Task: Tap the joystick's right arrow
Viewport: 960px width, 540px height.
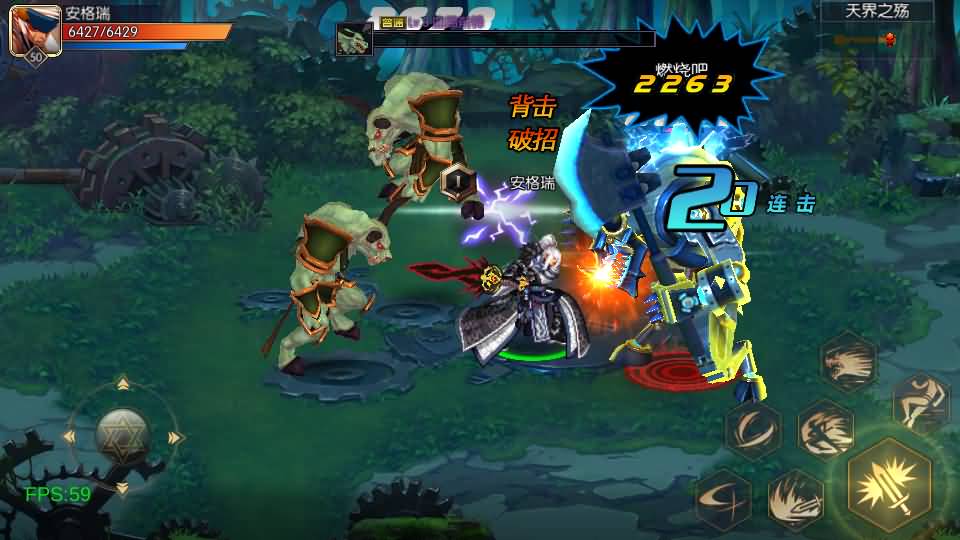Action: click(177, 437)
